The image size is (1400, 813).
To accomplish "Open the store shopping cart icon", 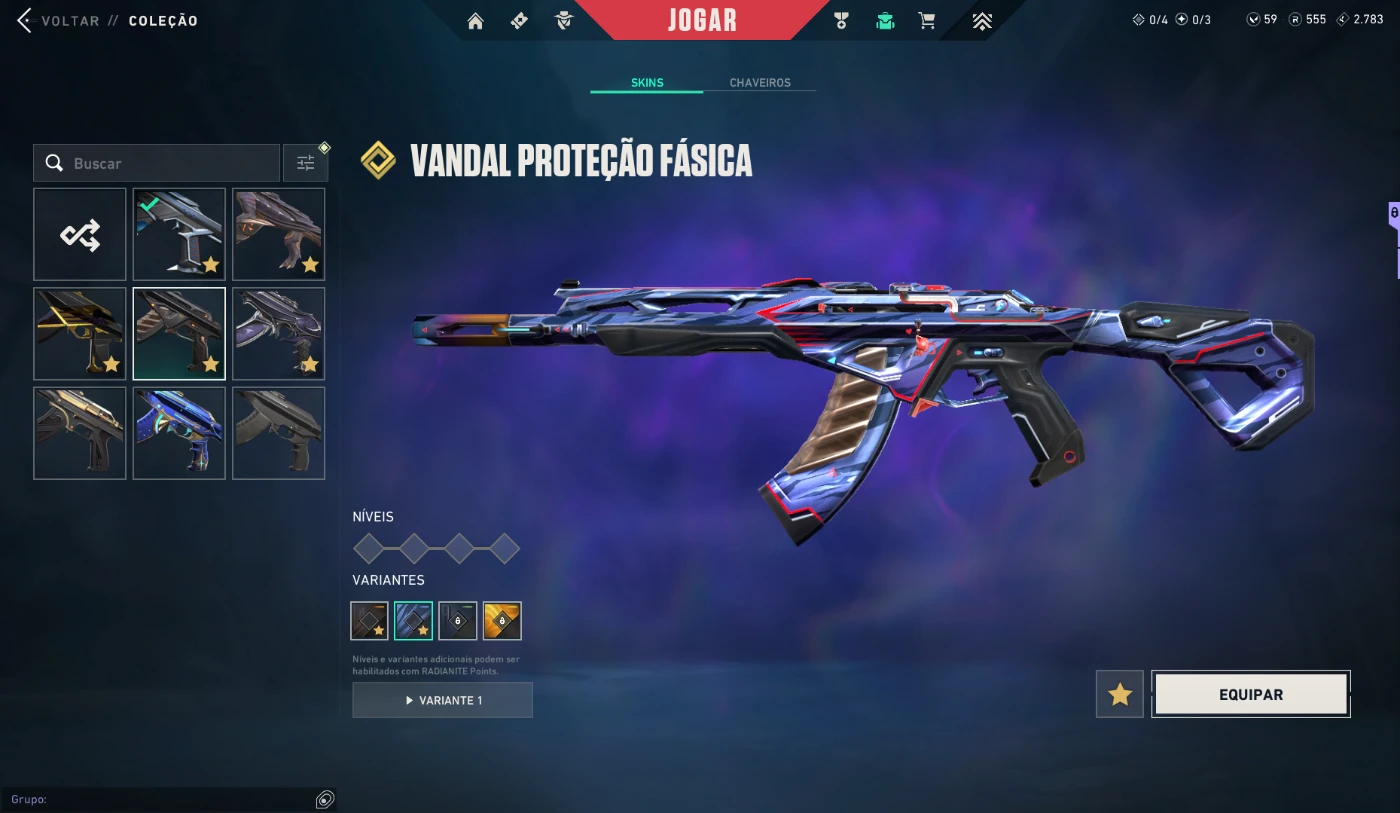I will tap(927, 21).
